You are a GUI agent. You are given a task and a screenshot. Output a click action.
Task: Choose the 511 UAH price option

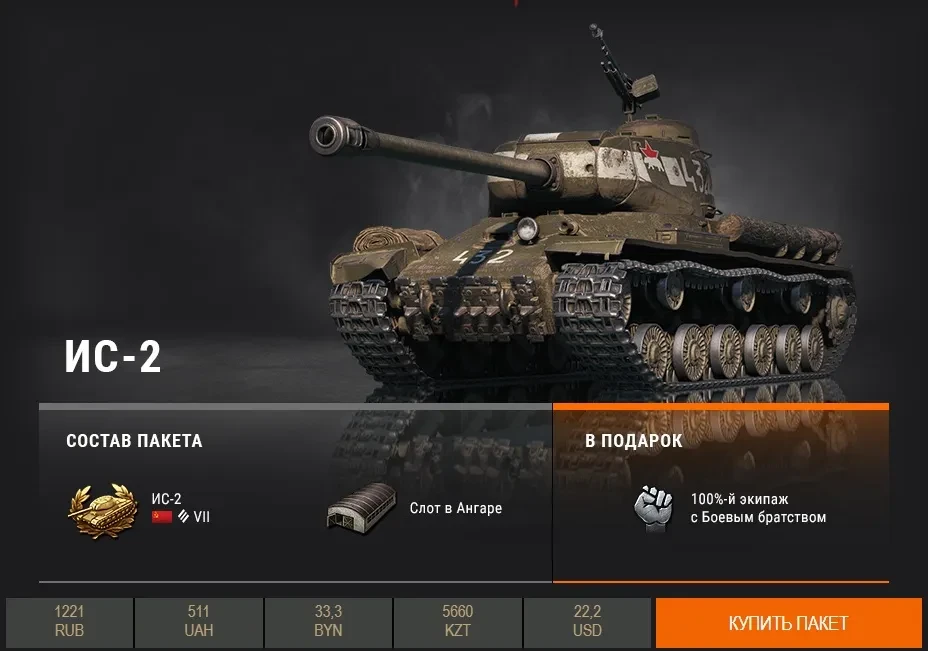198,622
